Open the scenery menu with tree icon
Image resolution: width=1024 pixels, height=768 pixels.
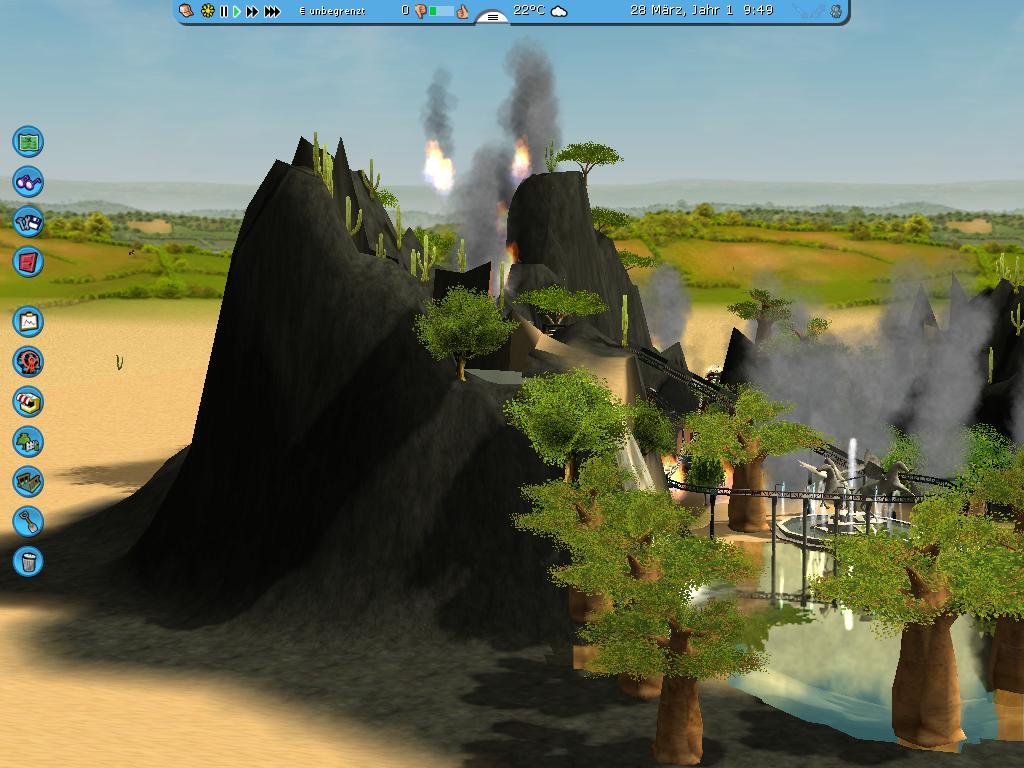[x=28, y=441]
